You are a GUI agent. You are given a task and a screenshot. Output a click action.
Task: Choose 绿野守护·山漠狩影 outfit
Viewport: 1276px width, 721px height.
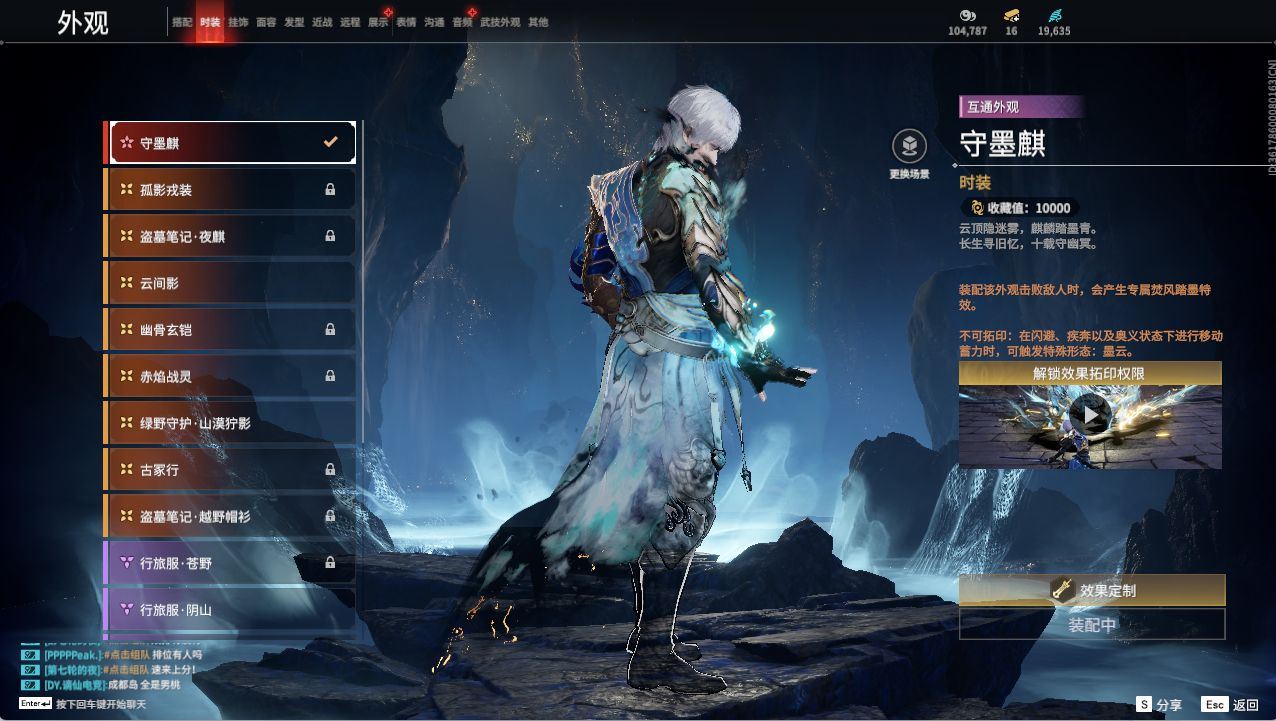pyautogui.click(x=232, y=423)
